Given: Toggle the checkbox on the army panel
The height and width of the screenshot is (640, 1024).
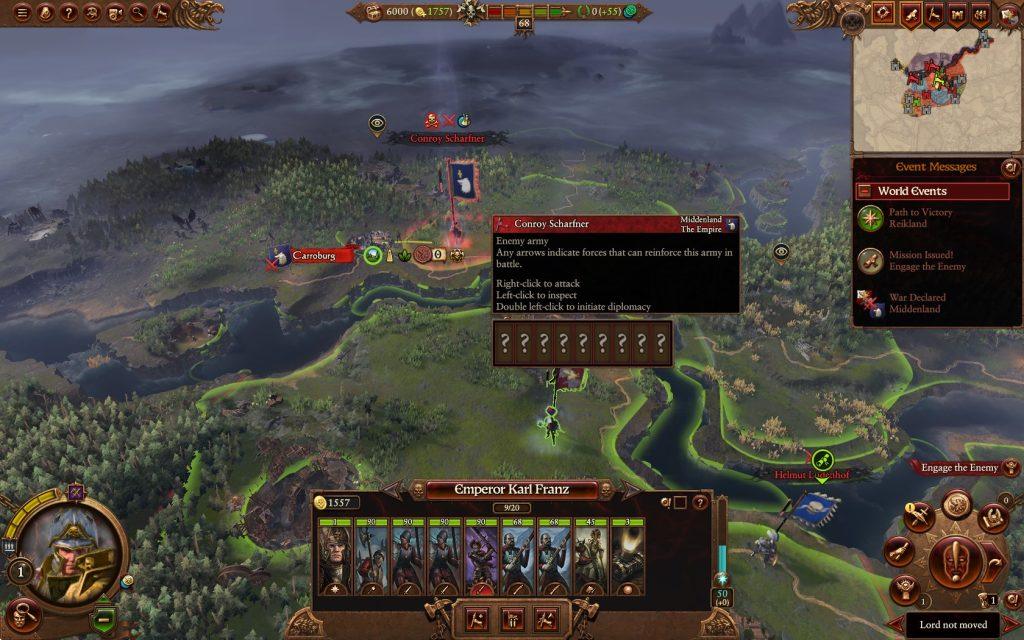Looking at the screenshot, I should click(680, 502).
